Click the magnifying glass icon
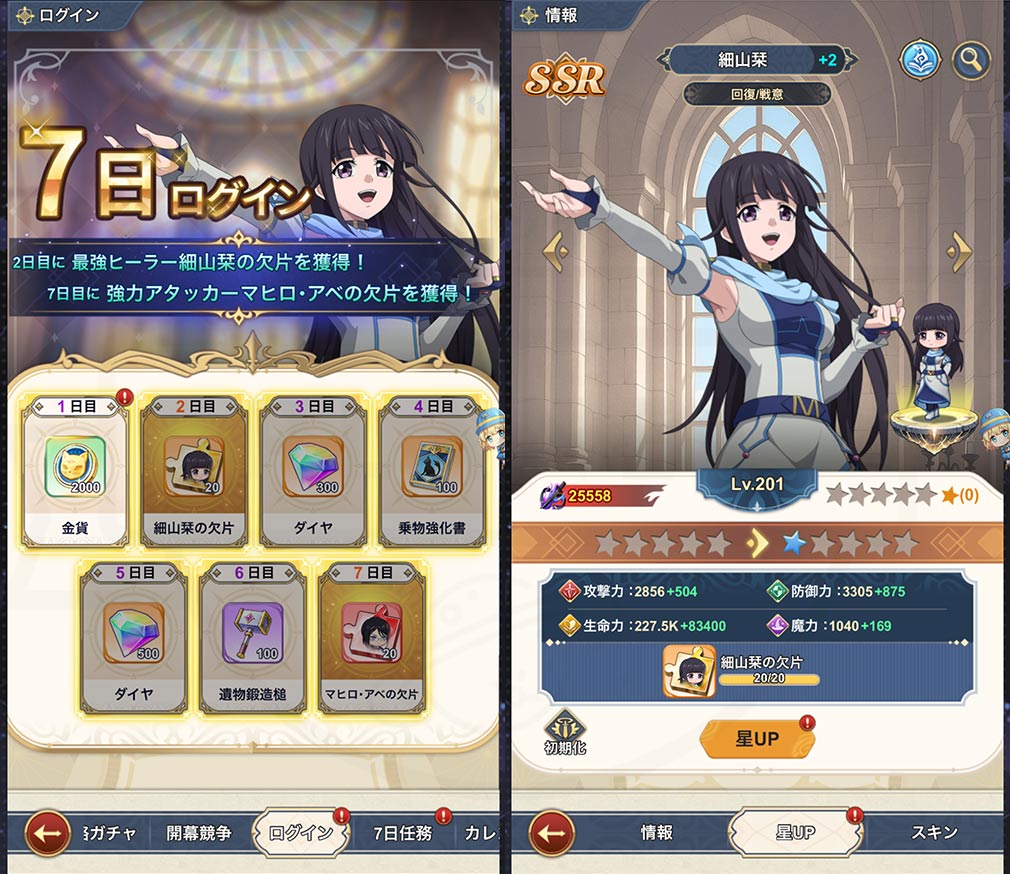Image resolution: width=1010 pixels, height=874 pixels. click(969, 60)
